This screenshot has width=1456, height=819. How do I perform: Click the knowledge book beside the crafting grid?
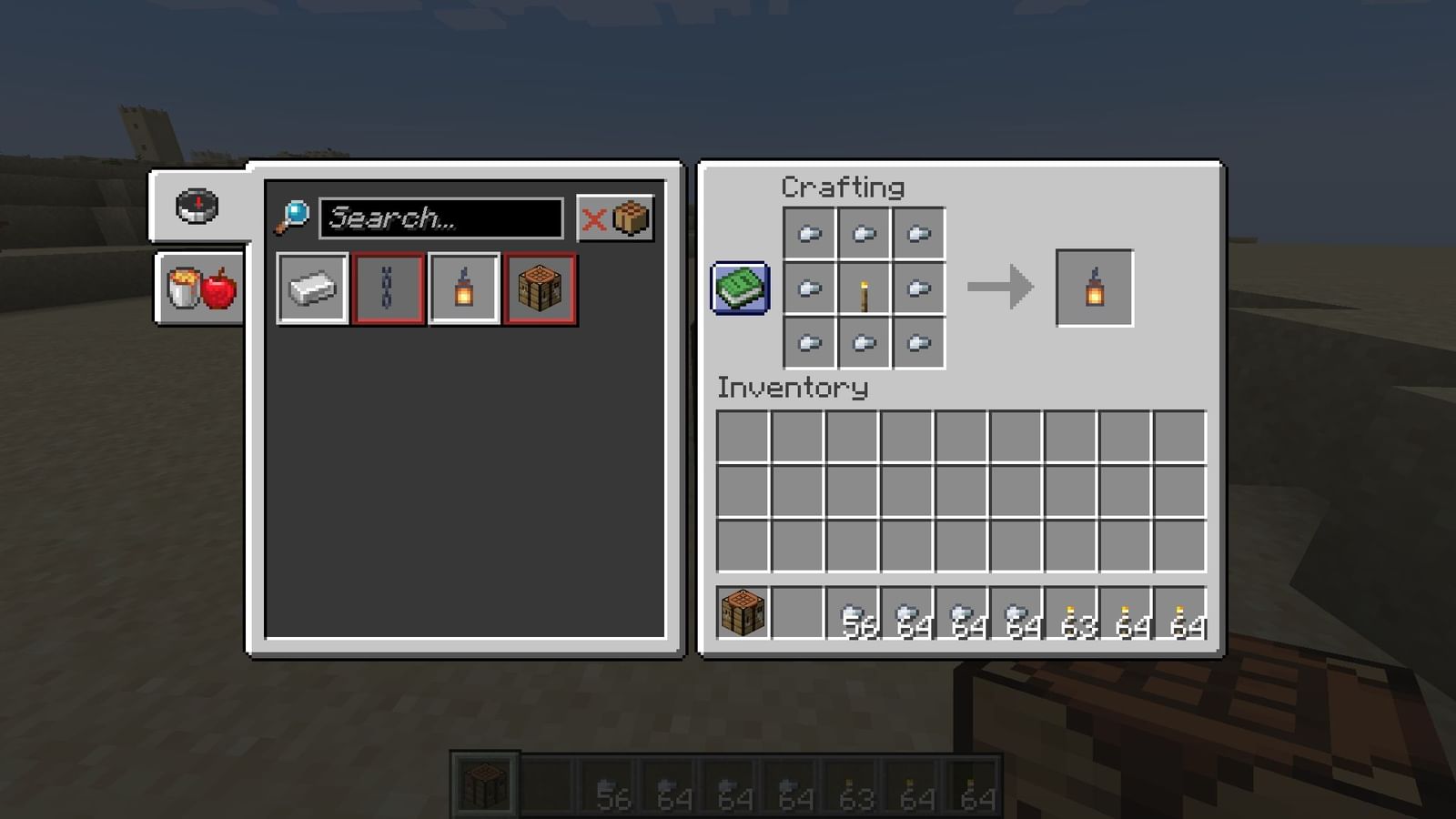pyautogui.click(x=740, y=288)
